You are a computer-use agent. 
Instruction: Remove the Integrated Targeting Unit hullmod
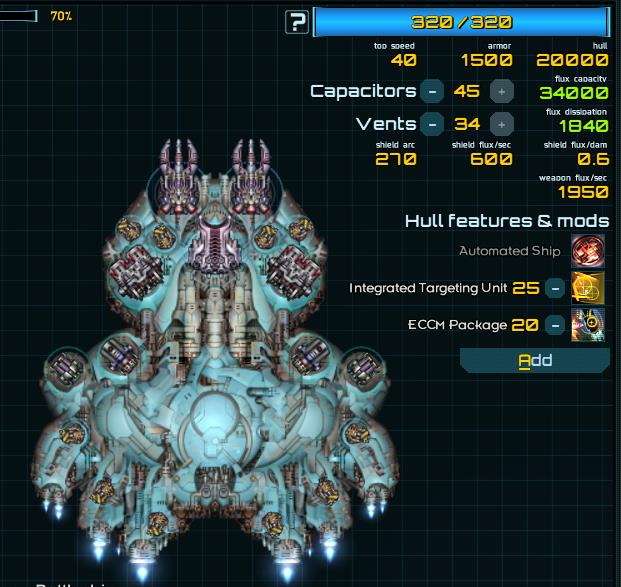tap(554, 288)
